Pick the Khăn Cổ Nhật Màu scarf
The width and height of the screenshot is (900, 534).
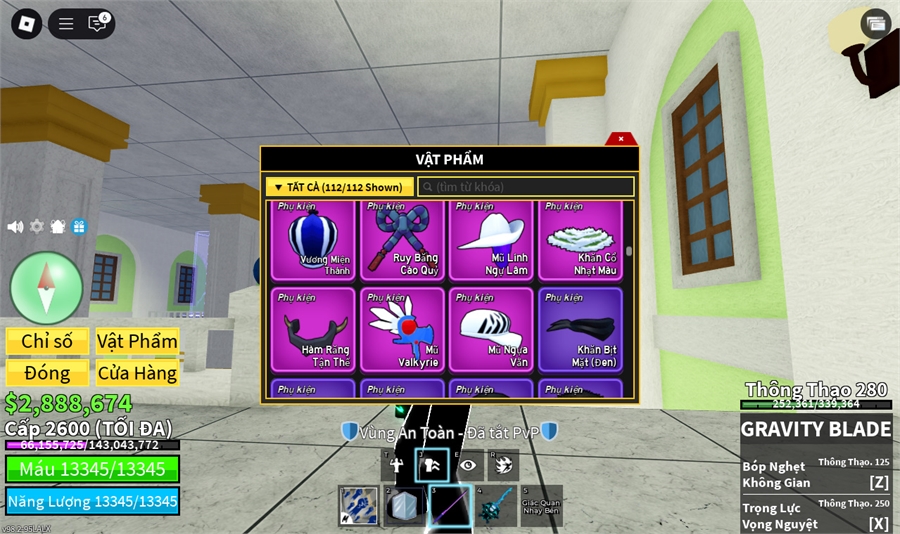pyautogui.click(x=580, y=241)
